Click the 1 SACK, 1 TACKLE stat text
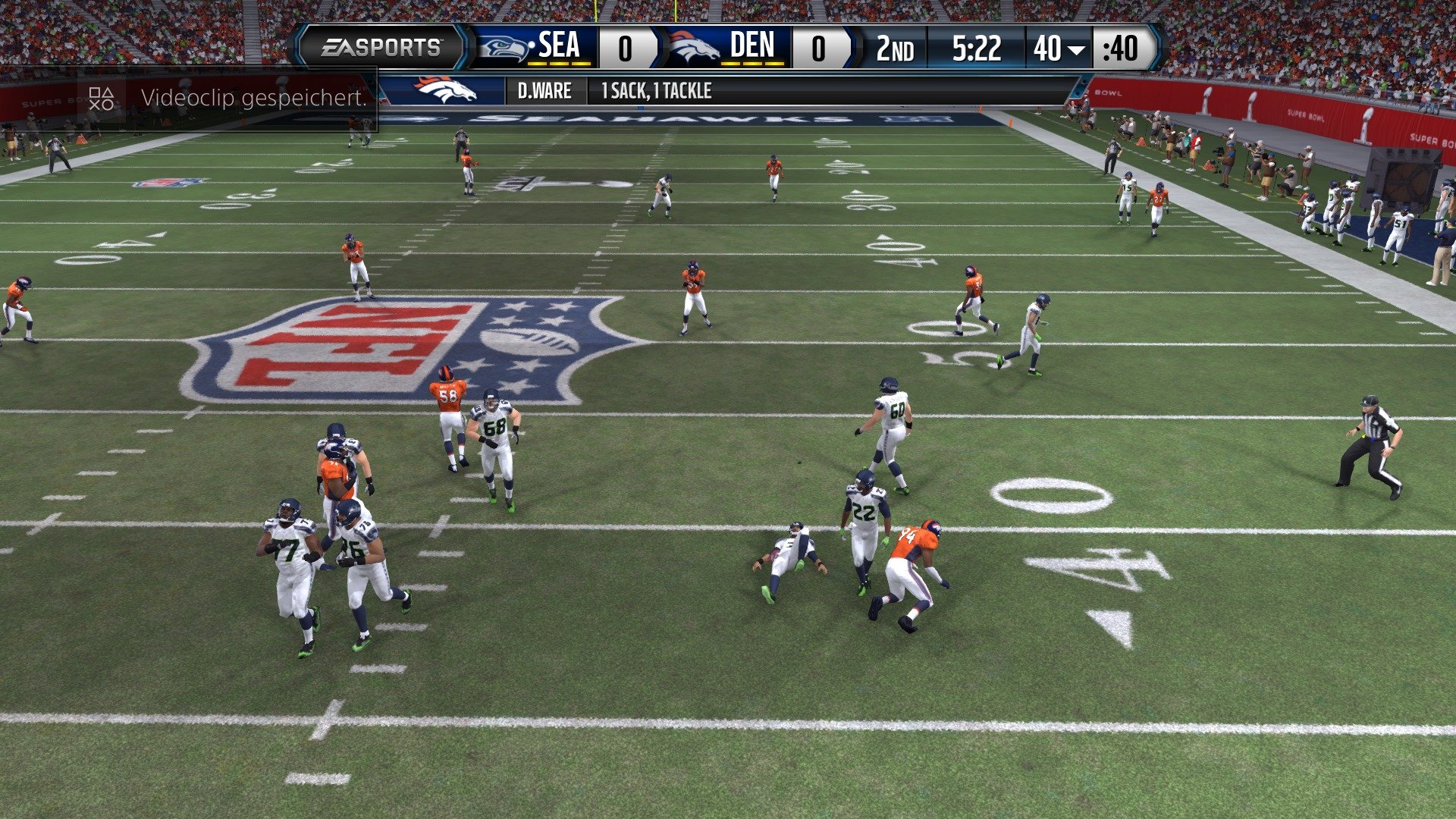1456x819 pixels. point(656,91)
